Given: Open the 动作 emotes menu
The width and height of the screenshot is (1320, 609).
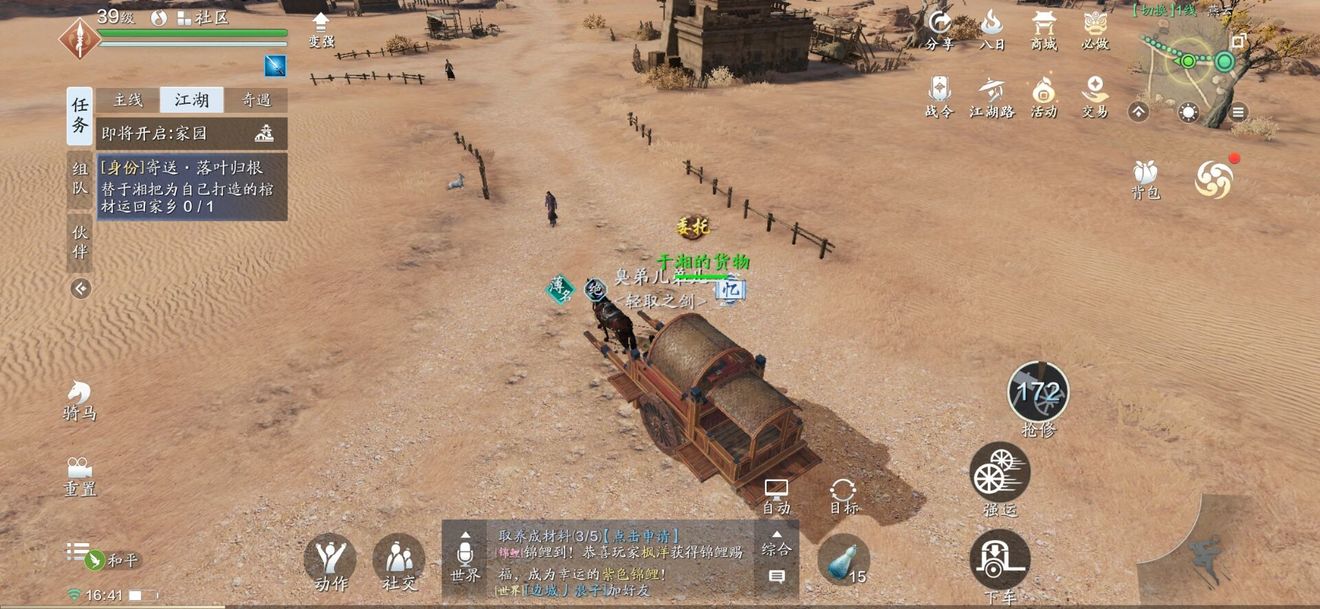Looking at the screenshot, I should (x=330, y=560).
